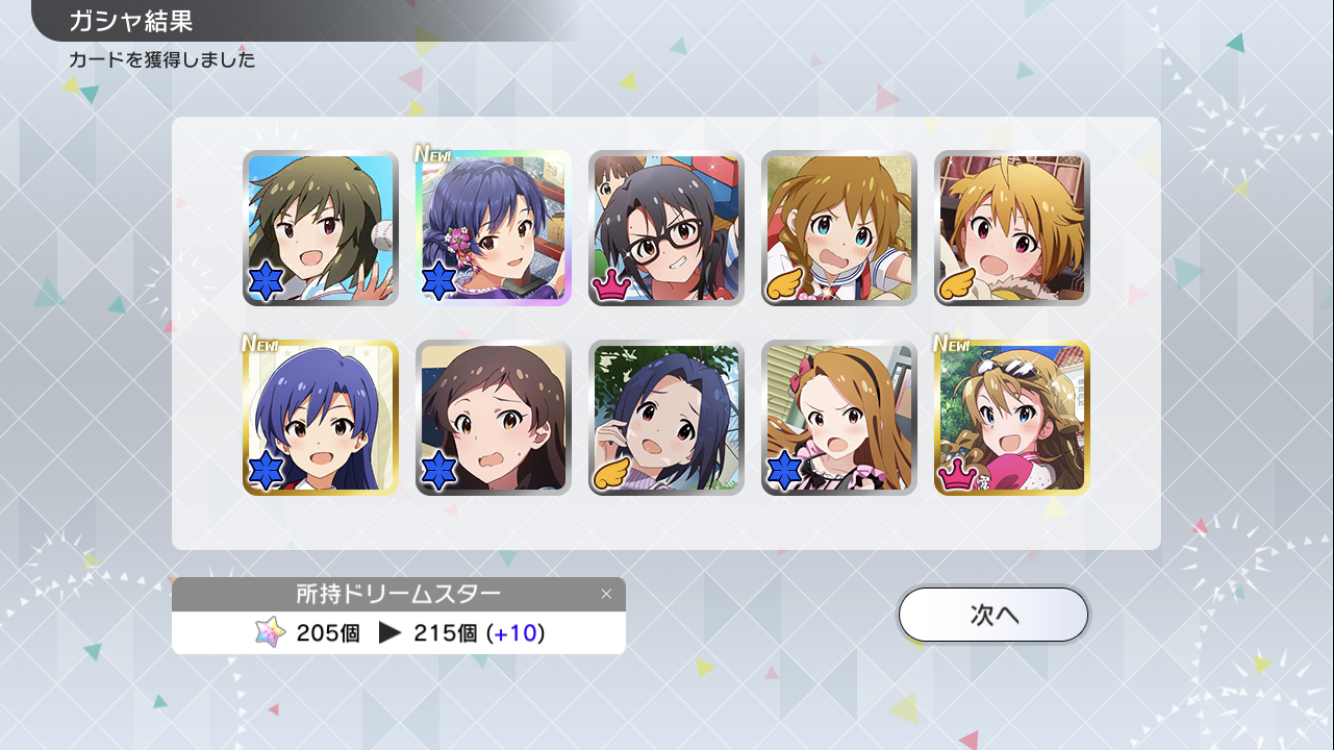Open the gold-framed long blue-haired girl card
Viewport: 1334px width, 750px height.
point(320,418)
